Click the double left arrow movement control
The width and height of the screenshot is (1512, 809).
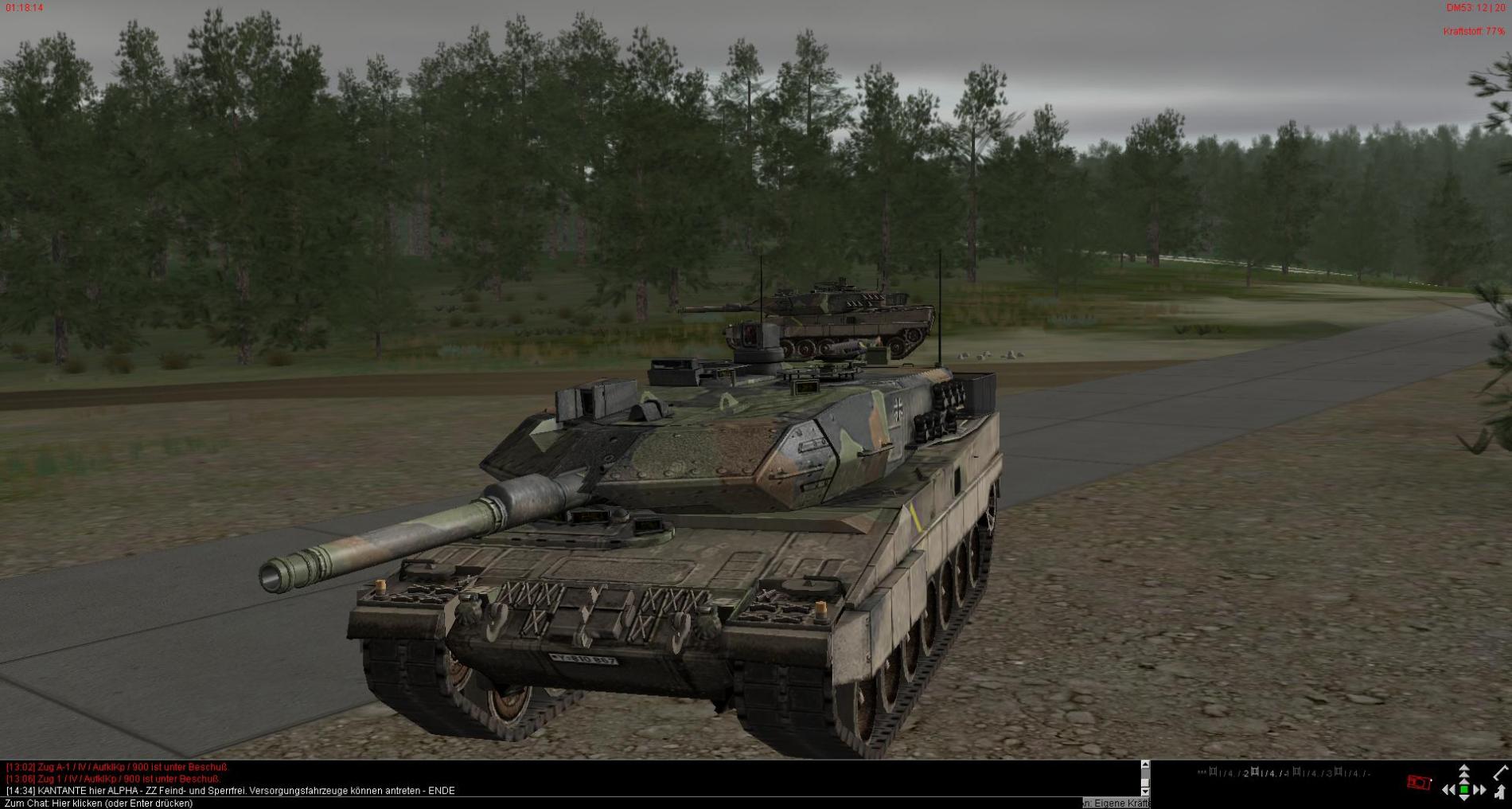coord(1448,790)
